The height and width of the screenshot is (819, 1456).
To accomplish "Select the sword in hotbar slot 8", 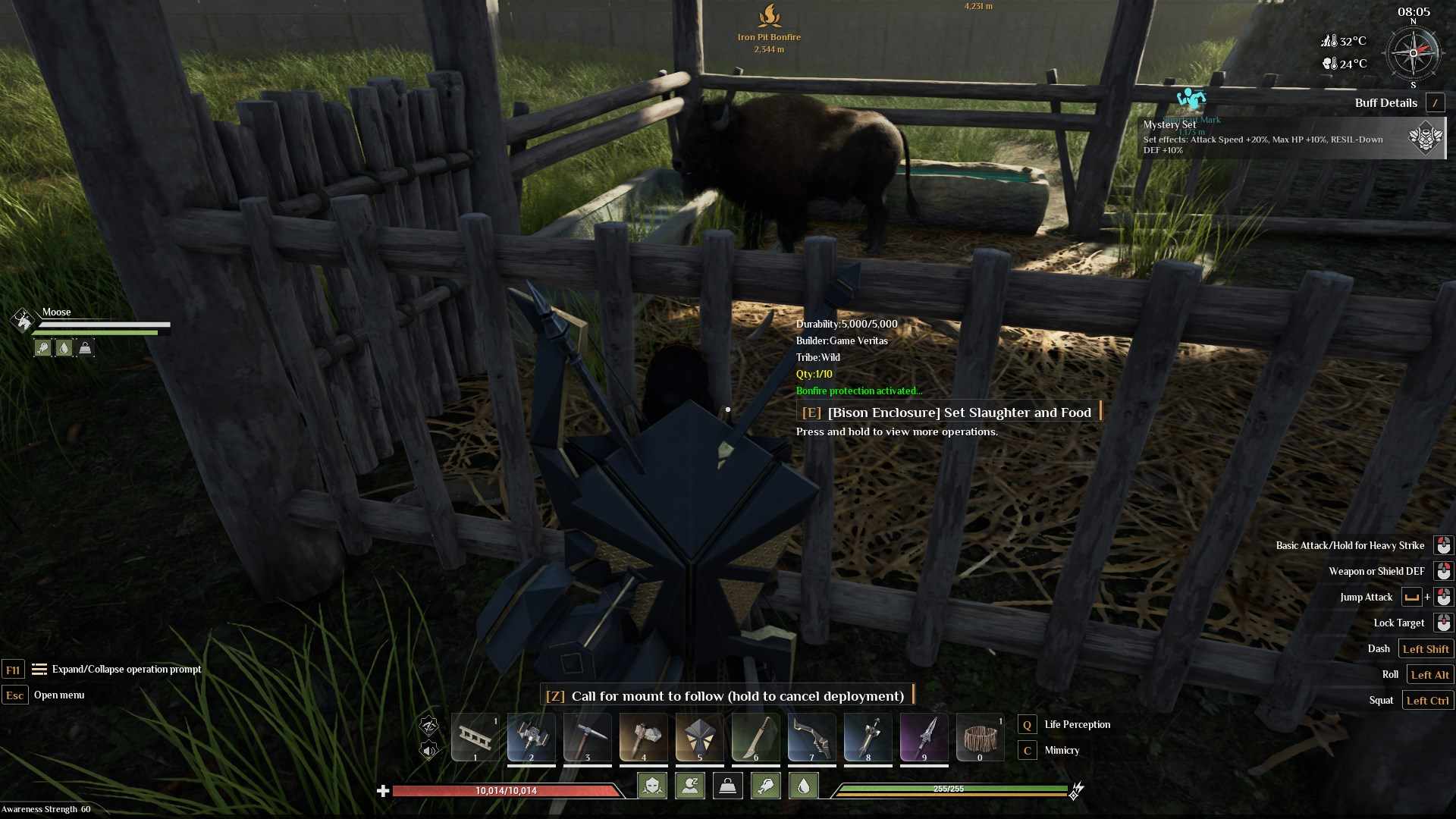I will [868, 737].
